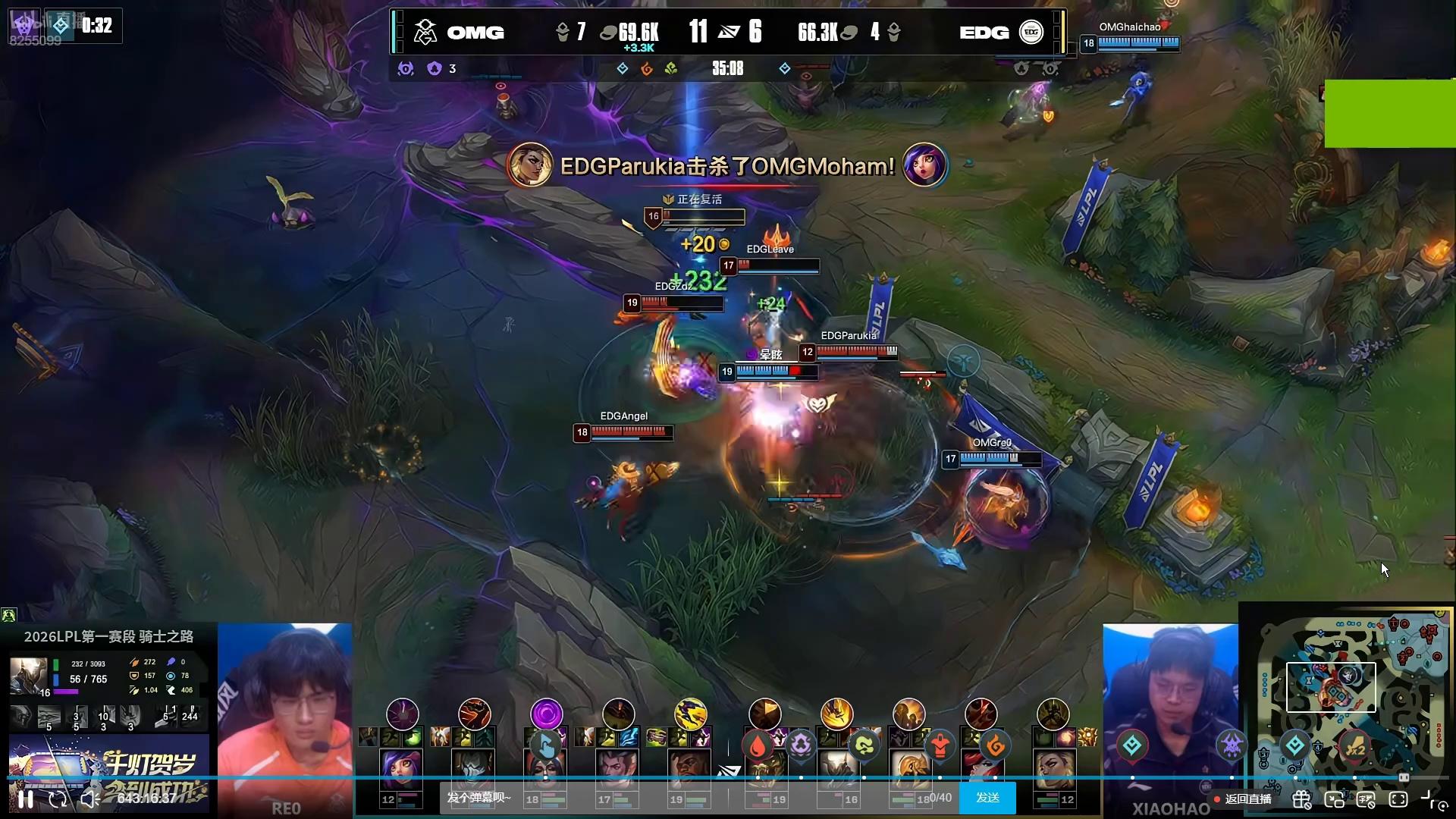The width and height of the screenshot is (1456, 819).
Task: Select the purple-haired champion portrait on the scoreboard
Action: coord(401,769)
